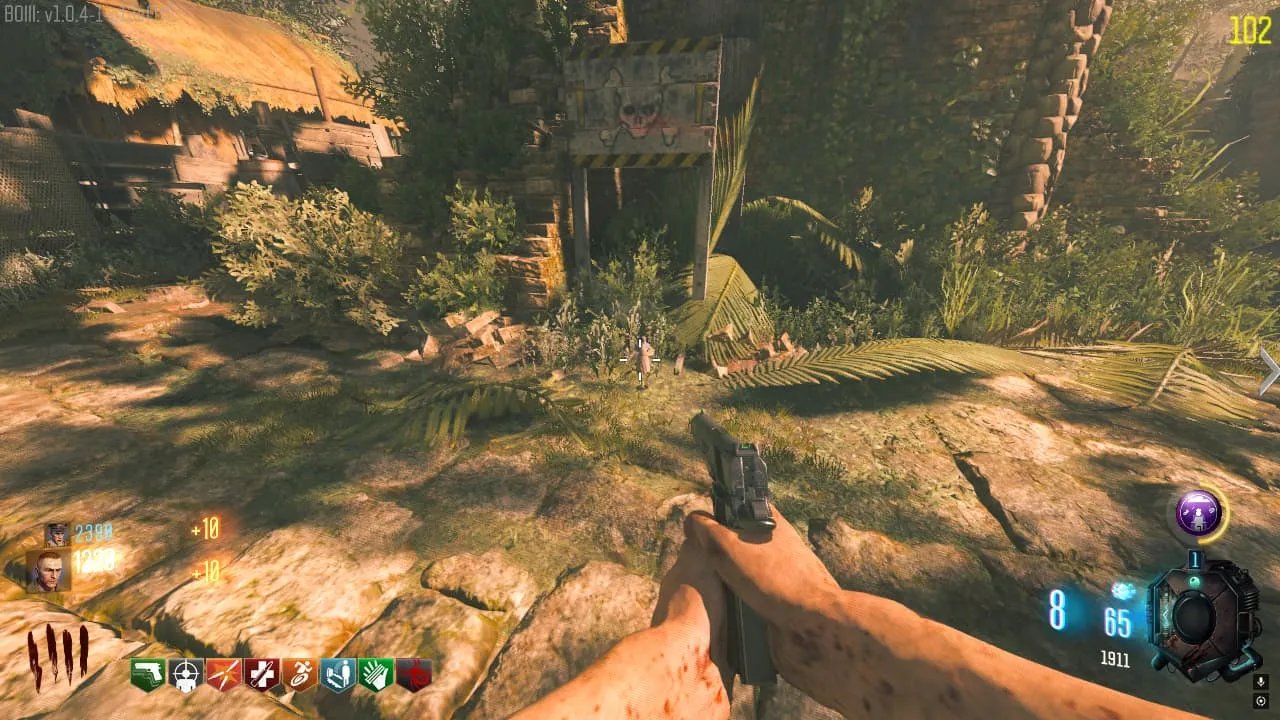Click the white arrow at screen's right edge
This screenshot has width=1280, height=720.
coord(1269,371)
